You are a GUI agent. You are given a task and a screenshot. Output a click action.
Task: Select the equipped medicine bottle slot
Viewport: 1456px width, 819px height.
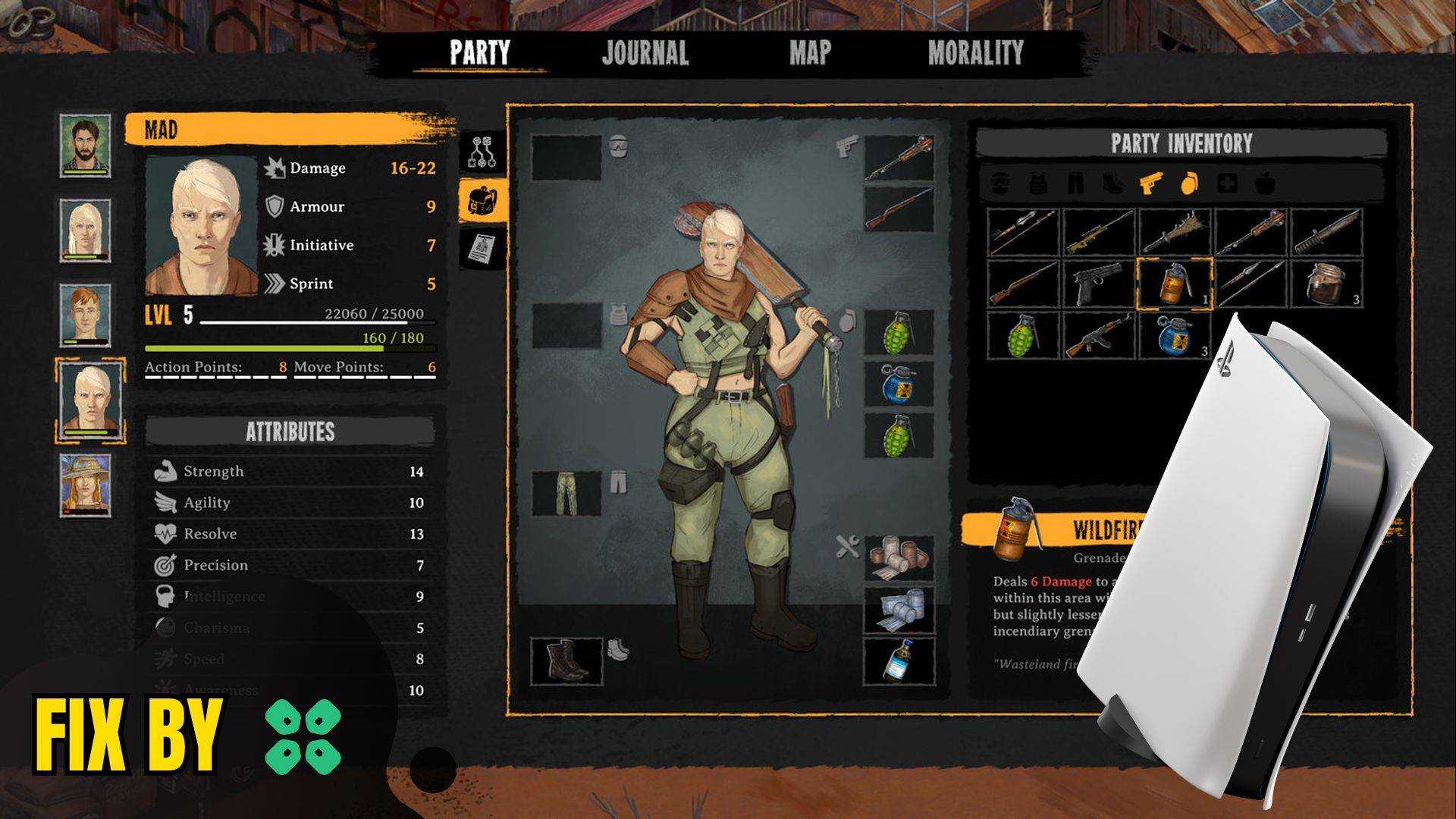click(899, 661)
